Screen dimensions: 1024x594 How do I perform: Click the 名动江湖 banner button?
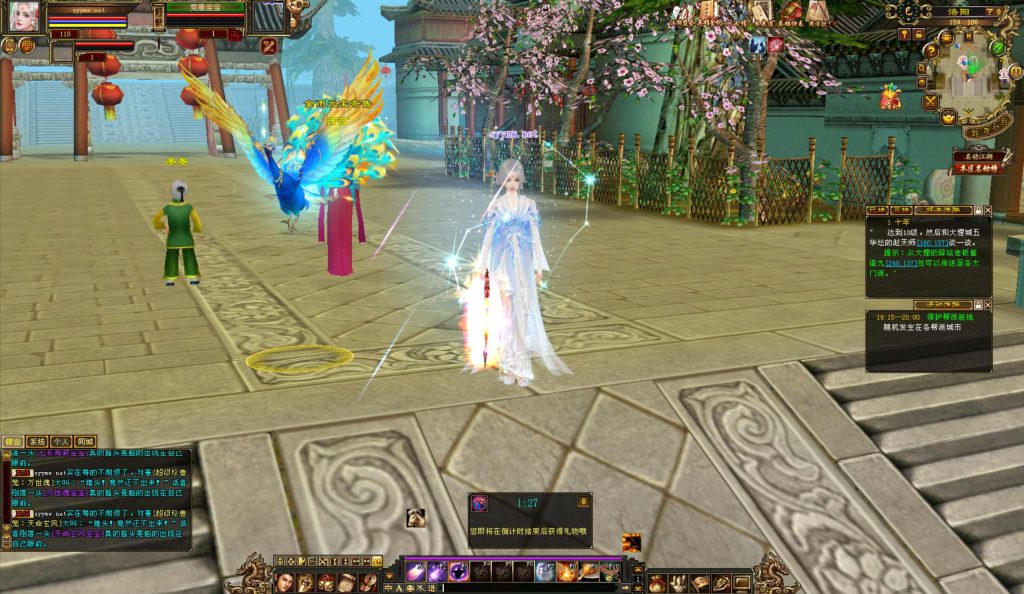tap(979, 155)
